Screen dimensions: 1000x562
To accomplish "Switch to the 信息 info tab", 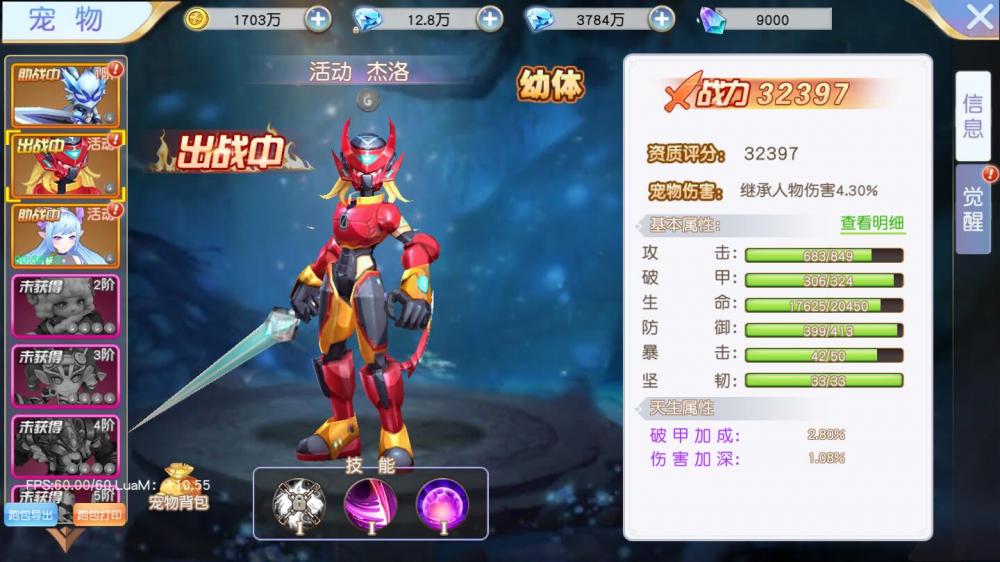I will pyautogui.click(x=972, y=116).
